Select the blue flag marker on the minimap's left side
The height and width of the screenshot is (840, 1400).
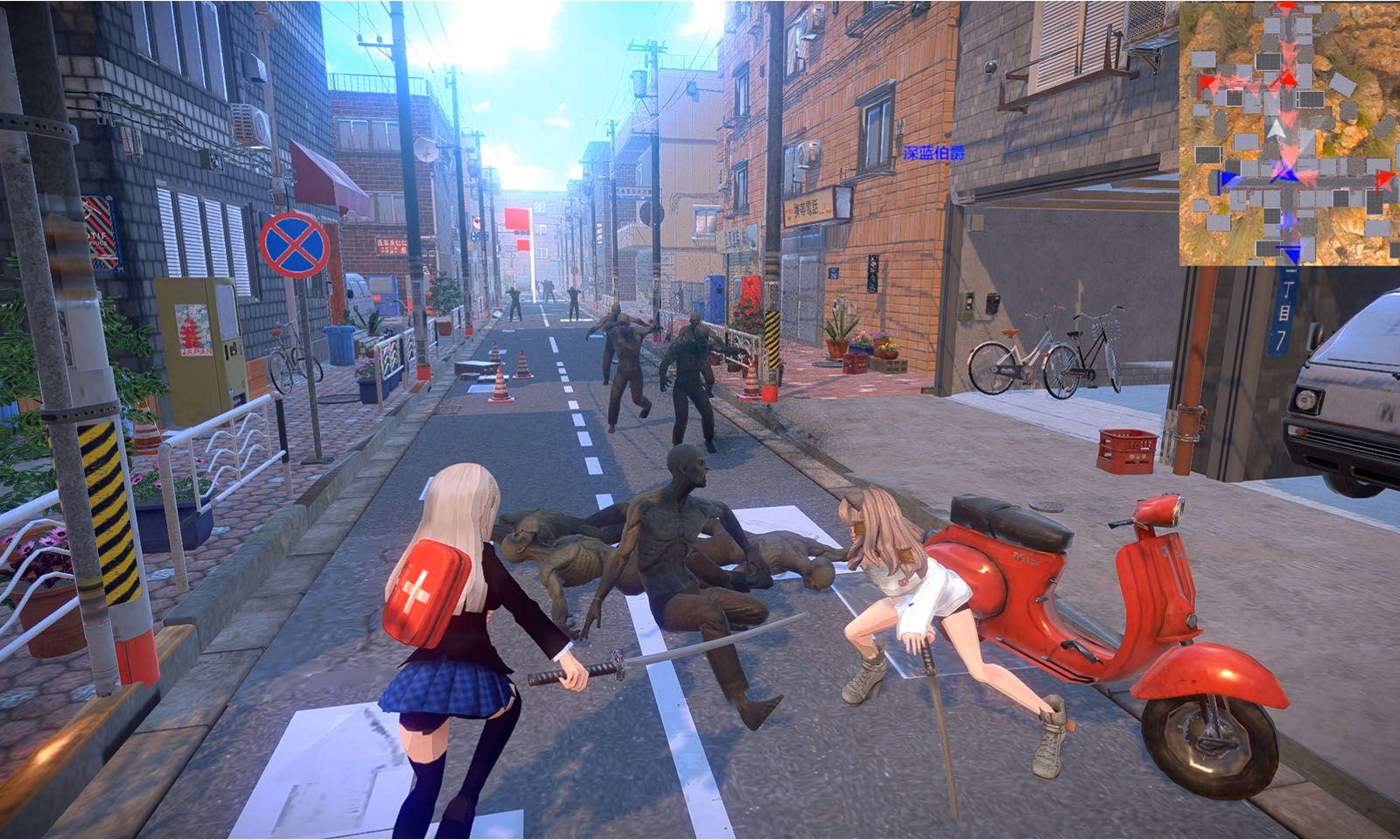click(x=1225, y=178)
